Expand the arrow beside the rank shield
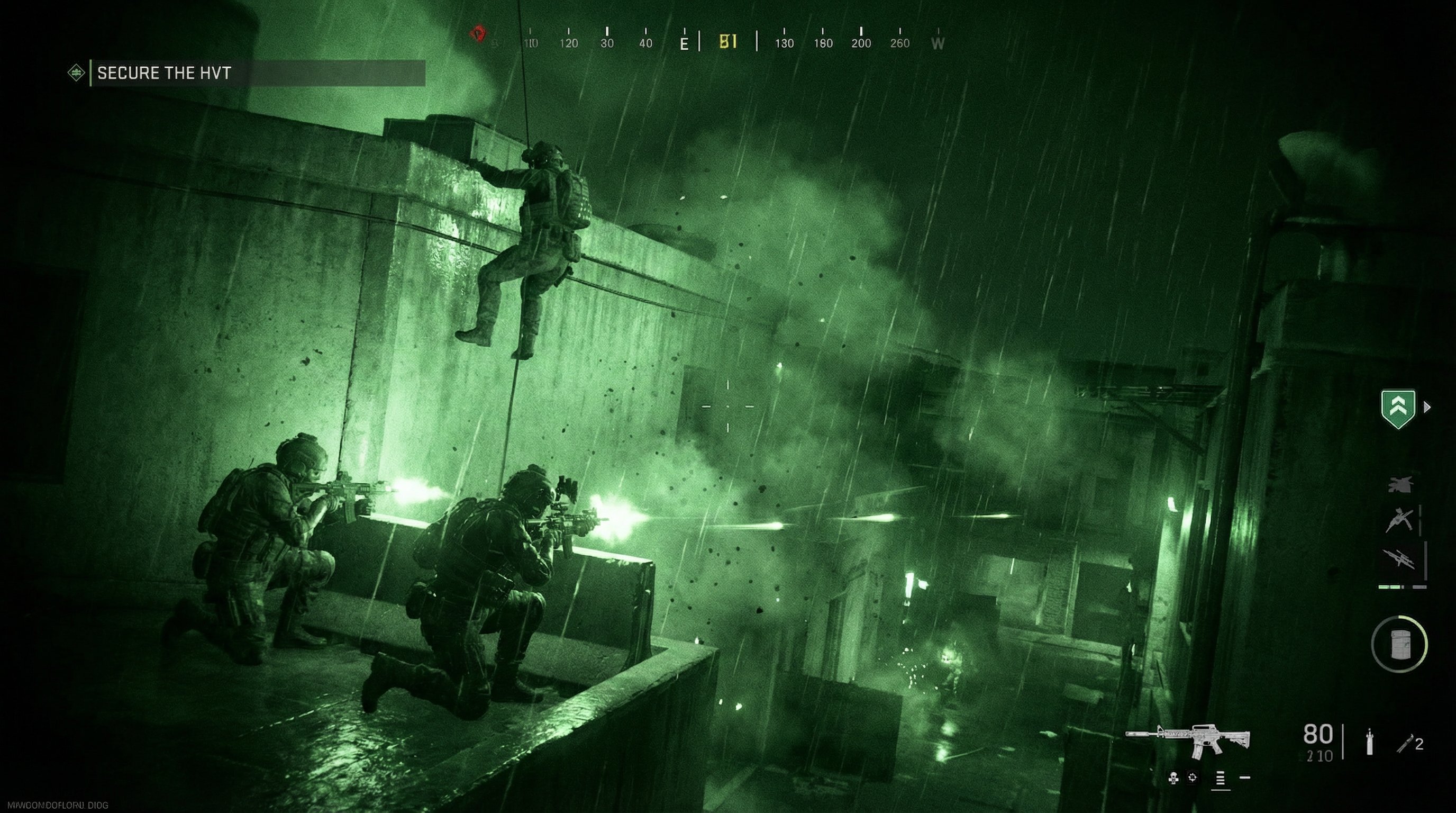 coord(1427,407)
